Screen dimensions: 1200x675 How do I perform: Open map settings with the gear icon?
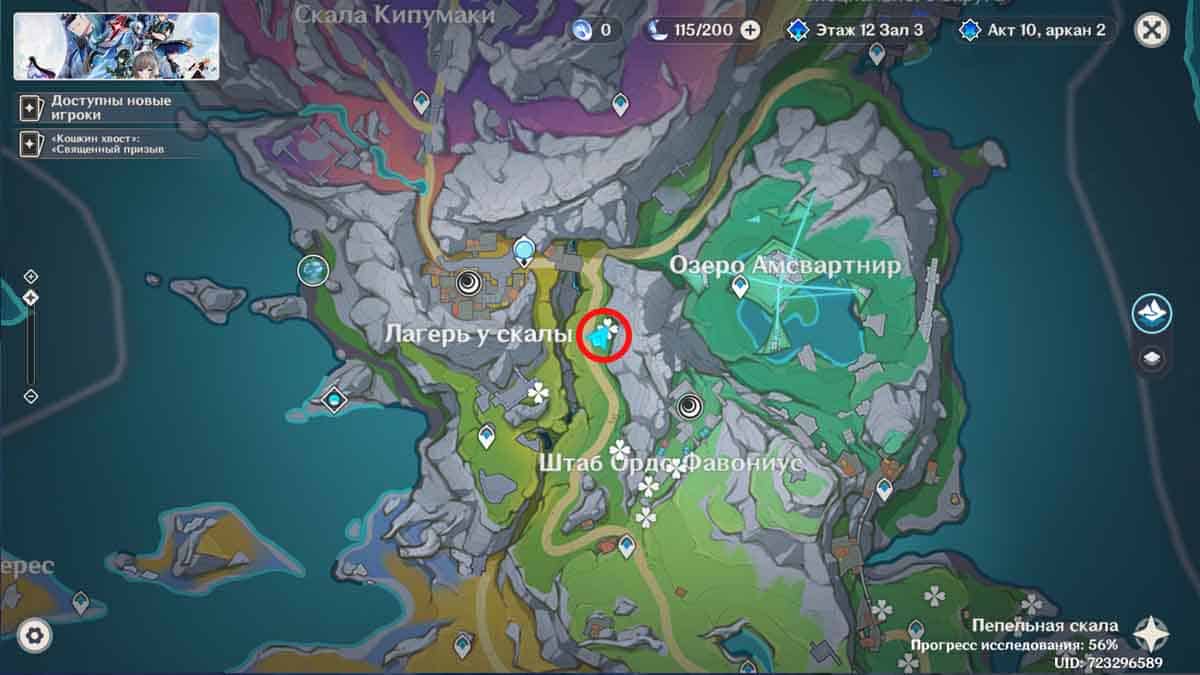(x=35, y=634)
